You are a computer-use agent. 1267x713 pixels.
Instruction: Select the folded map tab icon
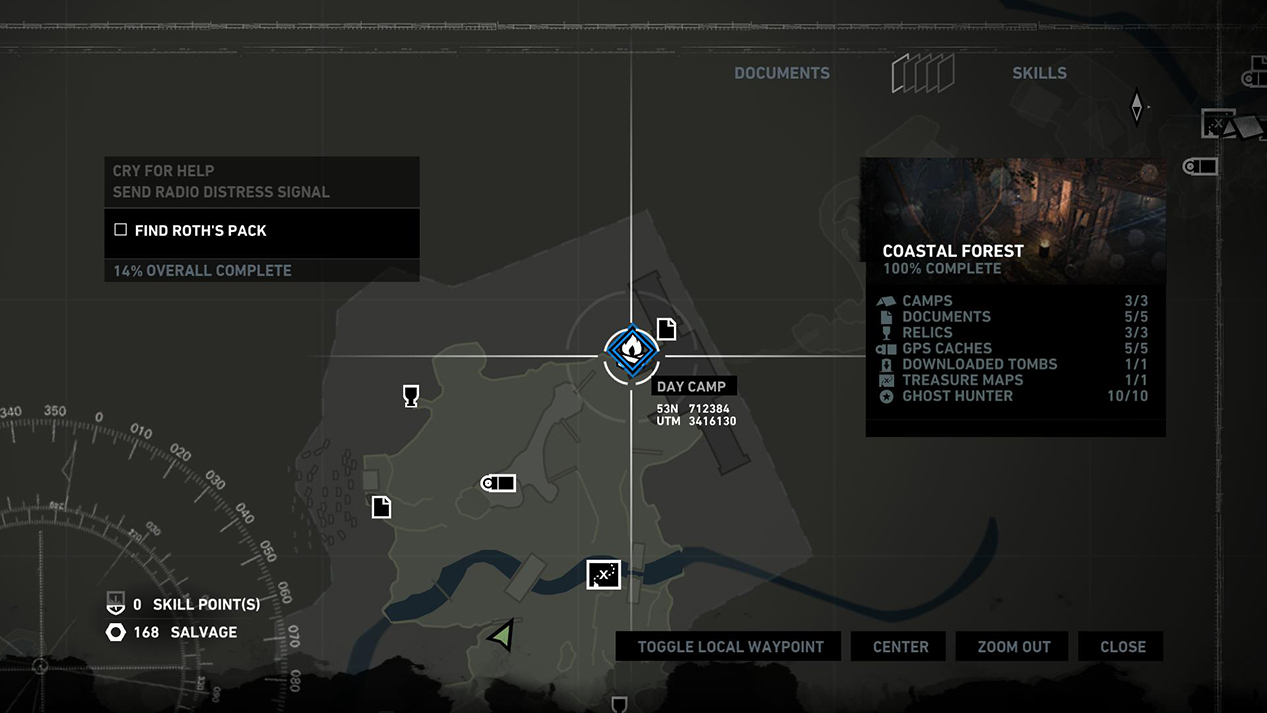pos(922,73)
